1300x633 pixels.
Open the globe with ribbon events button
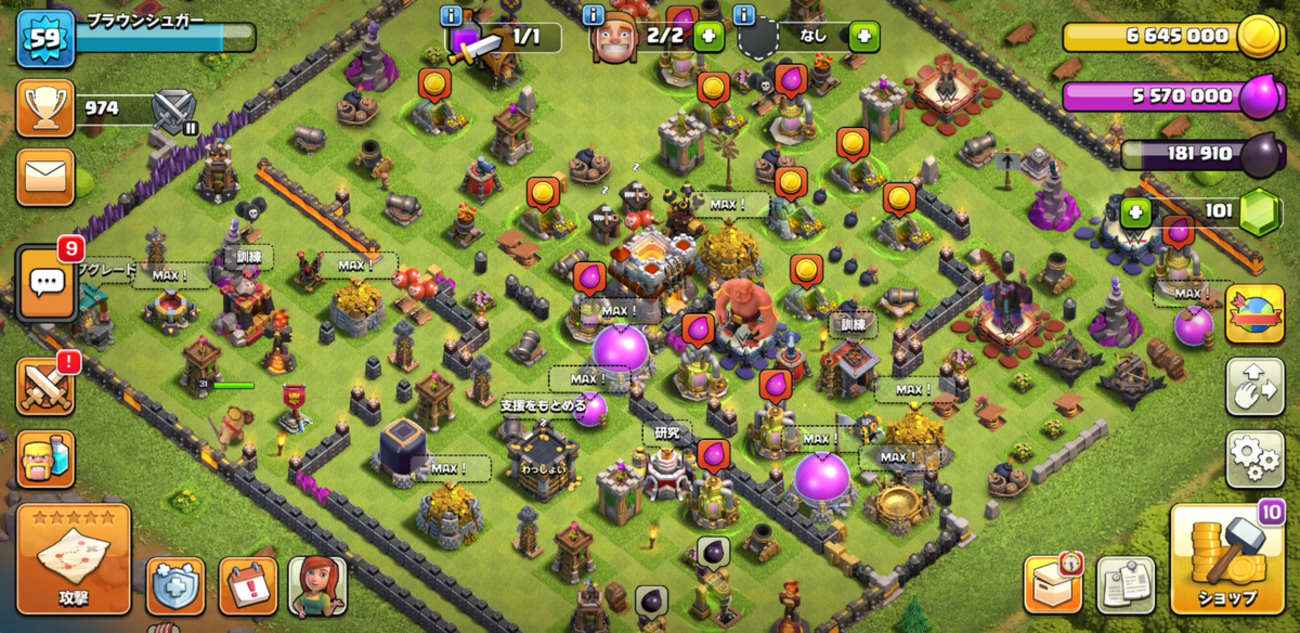pyautogui.click(x=1254, y=314)
